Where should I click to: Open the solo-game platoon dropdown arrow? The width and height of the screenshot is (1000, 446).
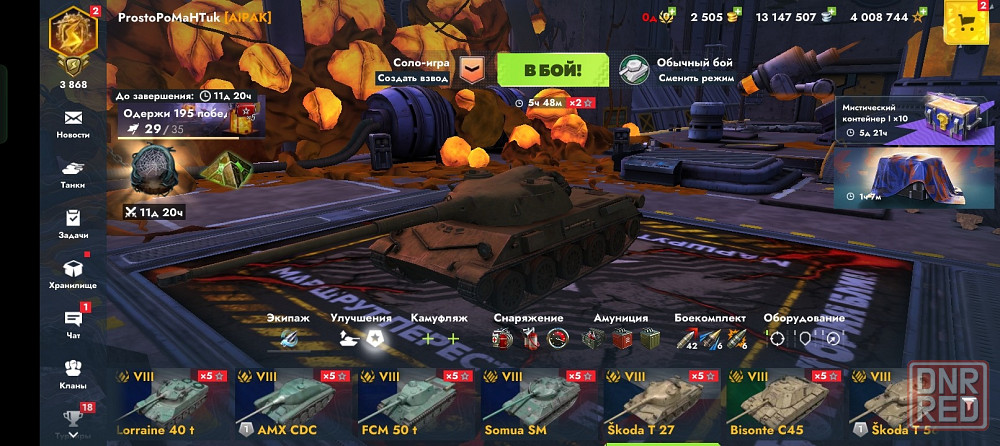(x=471, y=70)
